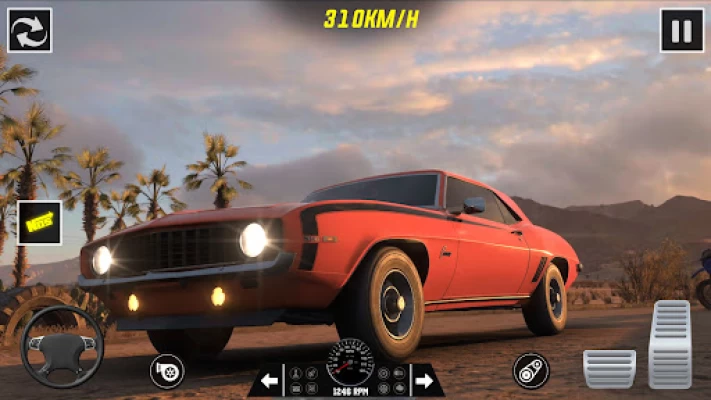Hit the brake pedal
The height and width of the screenshot is (400, 711).
click(x=609, y=368)
